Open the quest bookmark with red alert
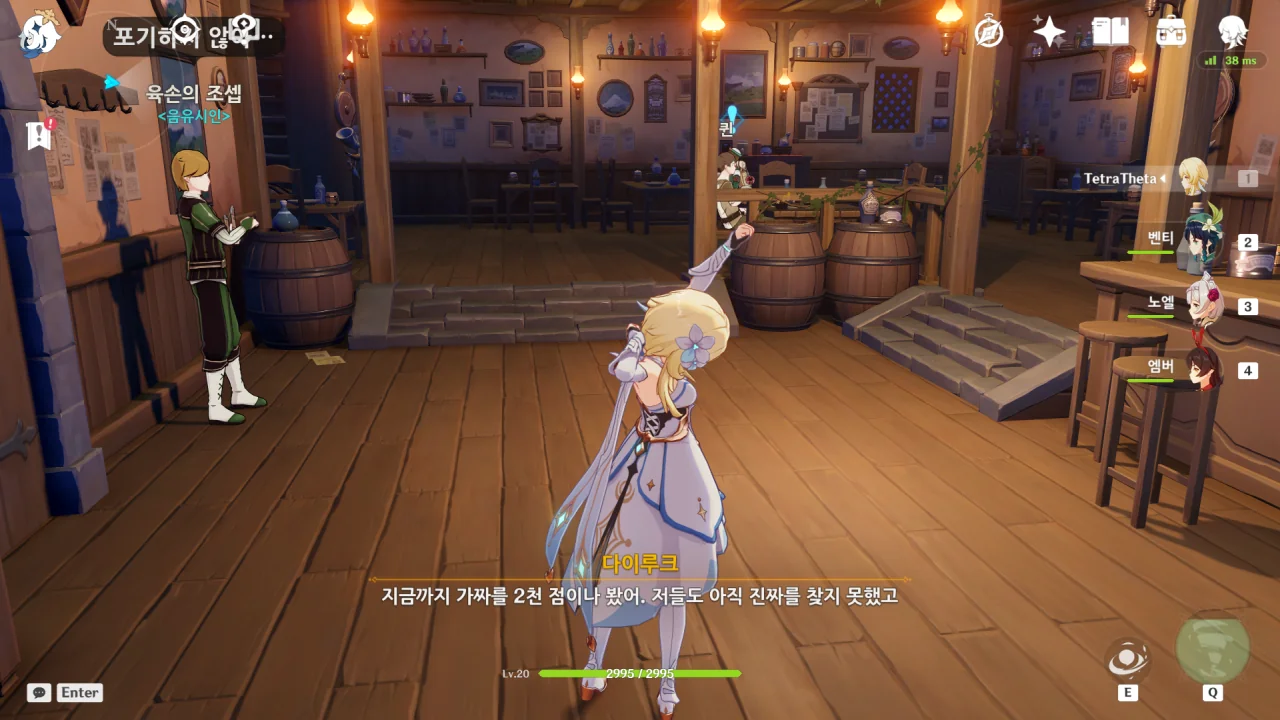 tap(39, 135)
